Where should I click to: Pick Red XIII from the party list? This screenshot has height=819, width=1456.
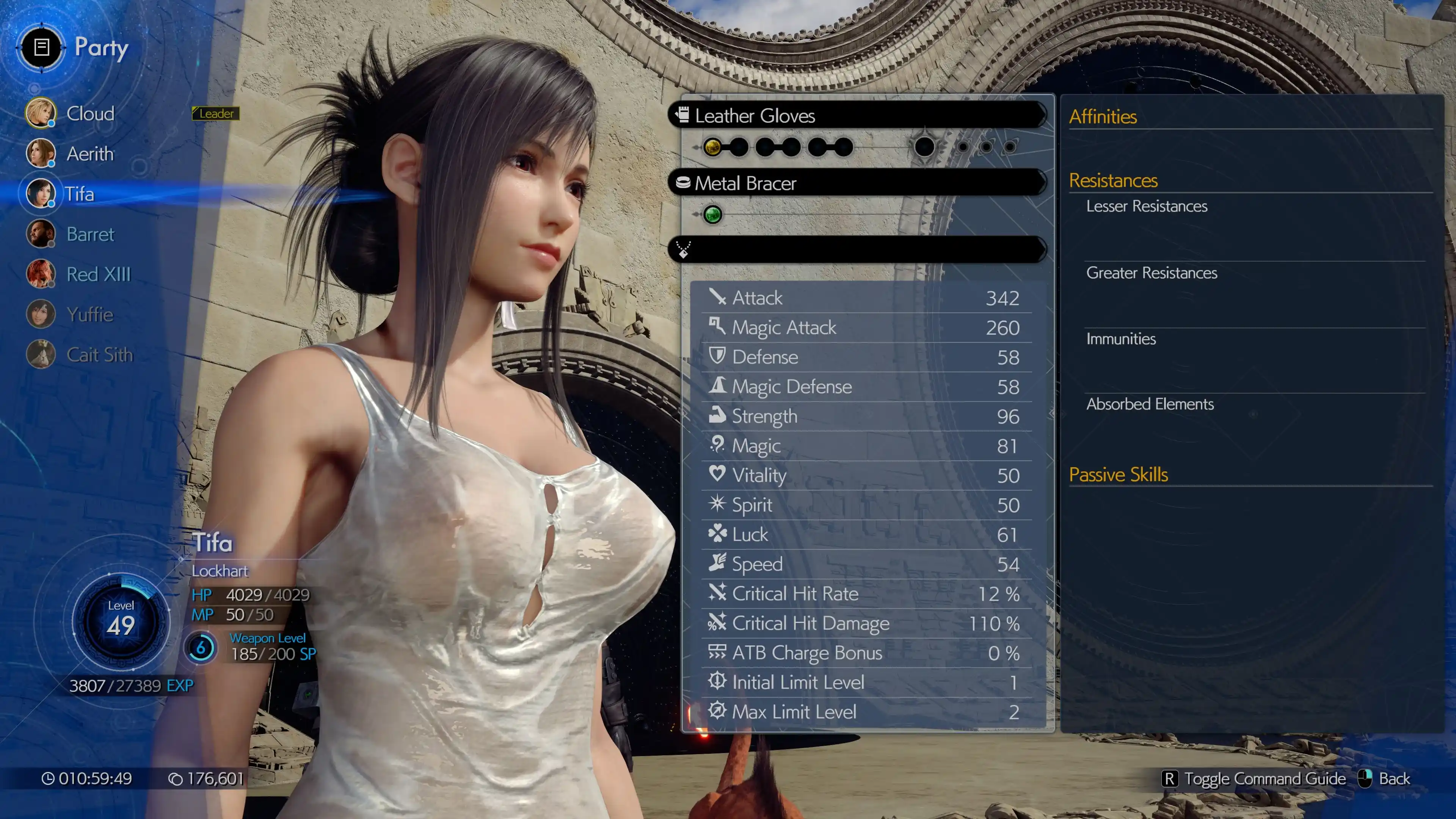(98, 274)
